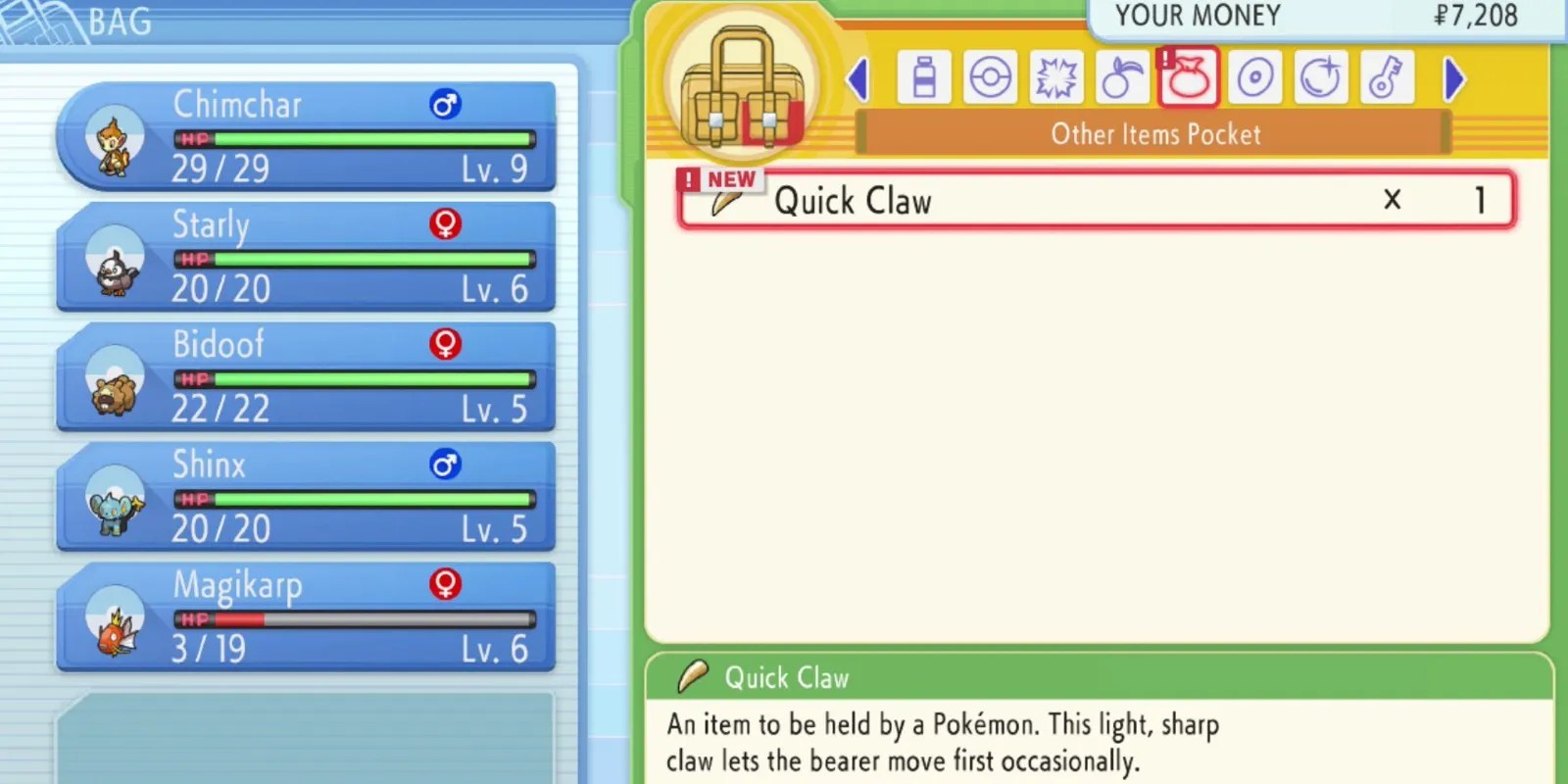Click the claw icon beside Quick Claw's description
Viewport: 1568px width, 784px height.
click(692, 676)
